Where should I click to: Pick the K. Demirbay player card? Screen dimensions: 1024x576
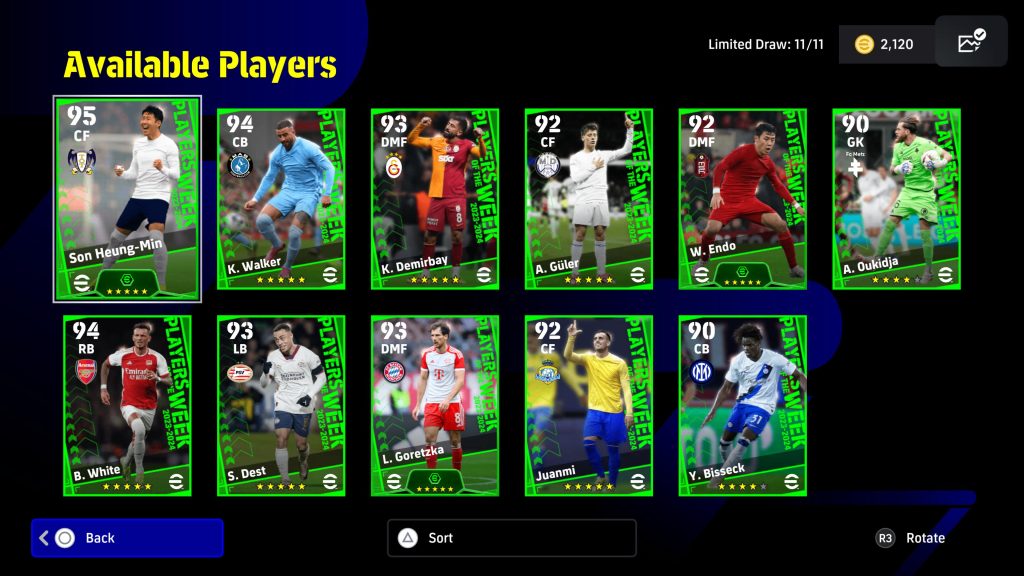(x=435, y=198)
